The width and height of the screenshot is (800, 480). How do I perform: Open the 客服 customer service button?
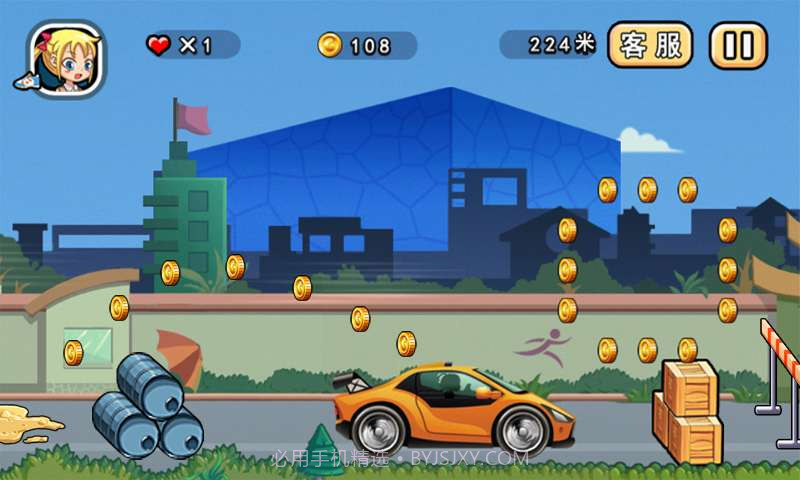pyautogui.click(x=650, y=46)
